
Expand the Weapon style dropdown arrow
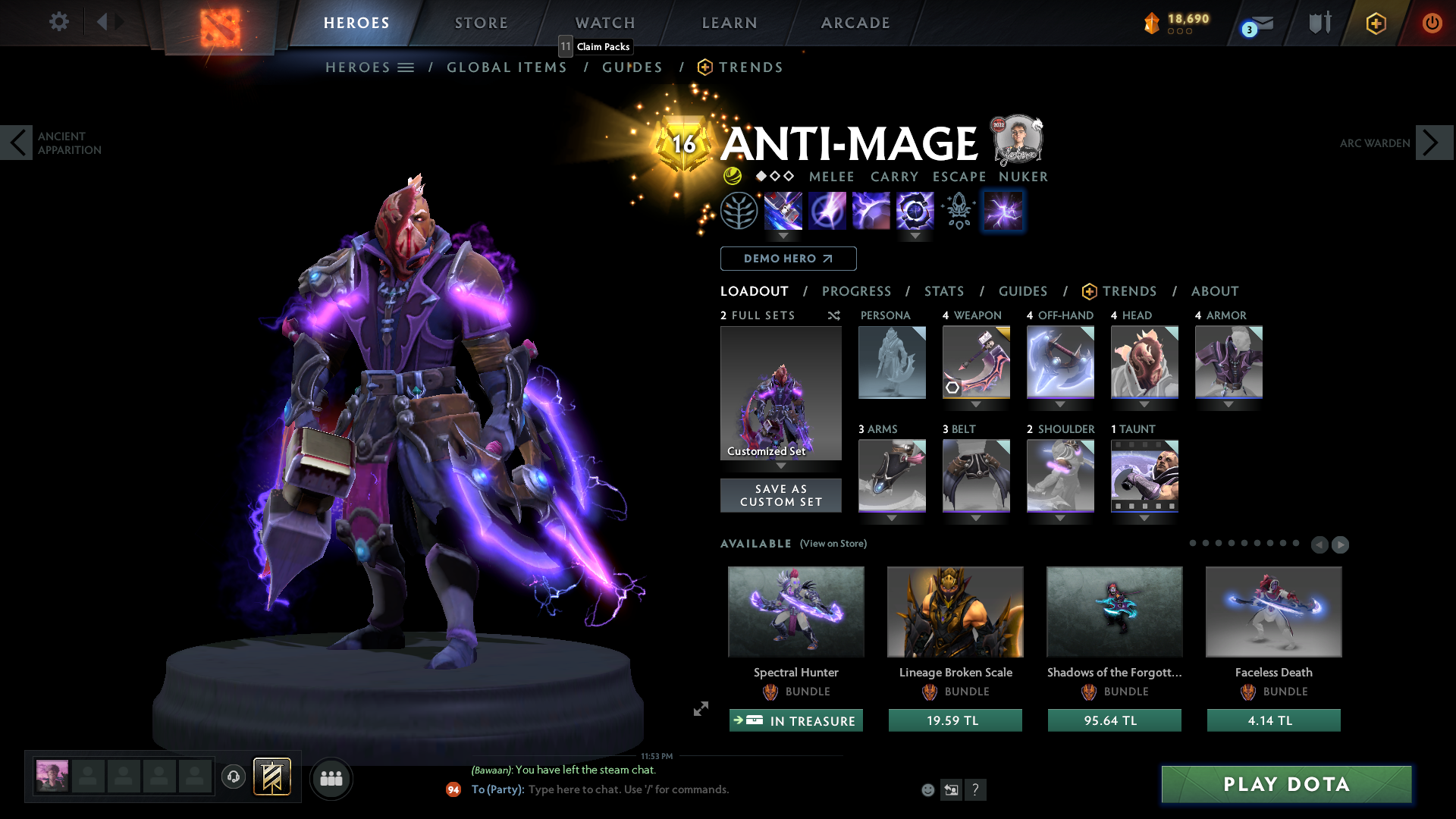click(x=976, y=405)
